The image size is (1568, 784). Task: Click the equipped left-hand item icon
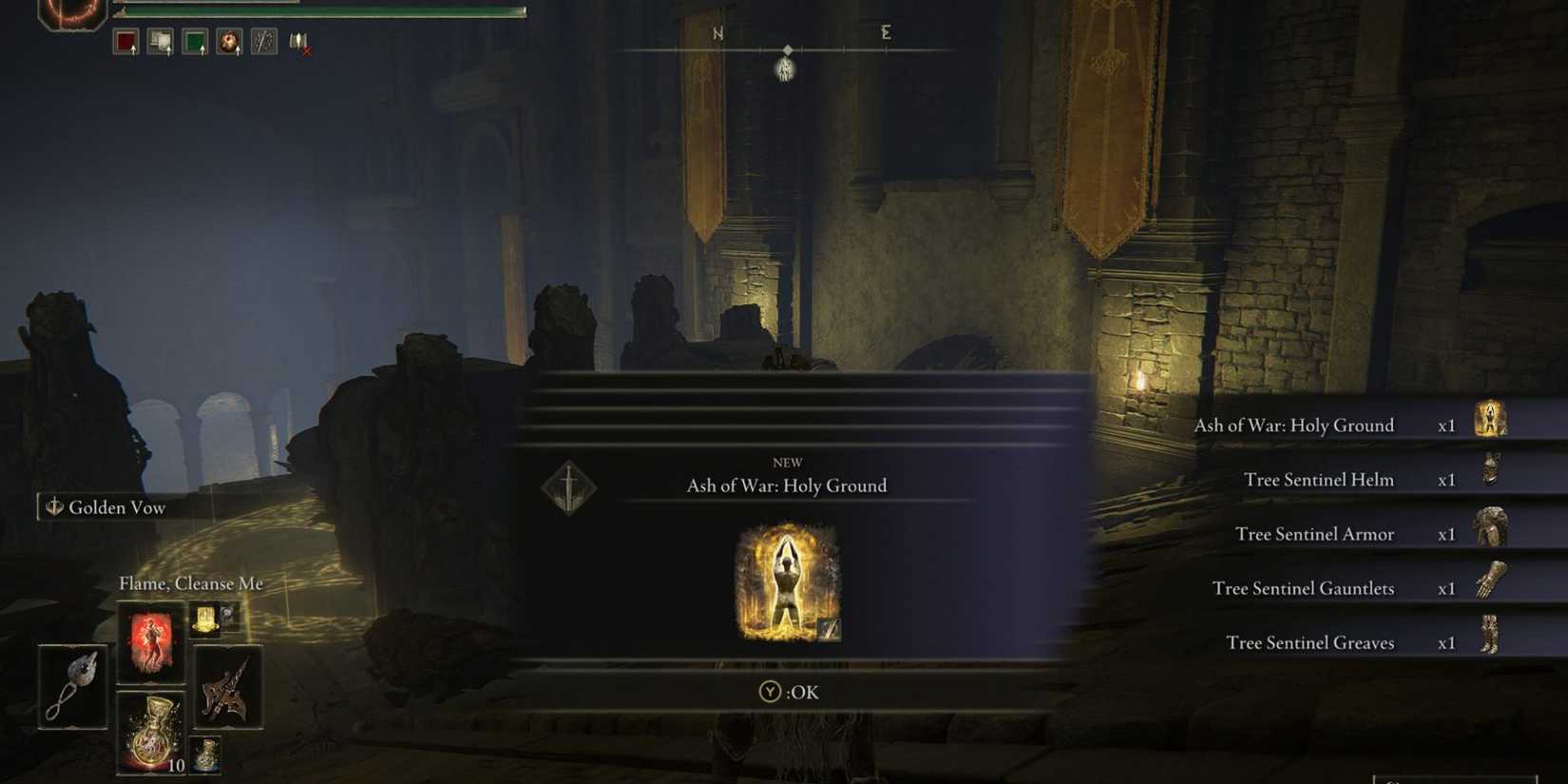pos(74,687)
